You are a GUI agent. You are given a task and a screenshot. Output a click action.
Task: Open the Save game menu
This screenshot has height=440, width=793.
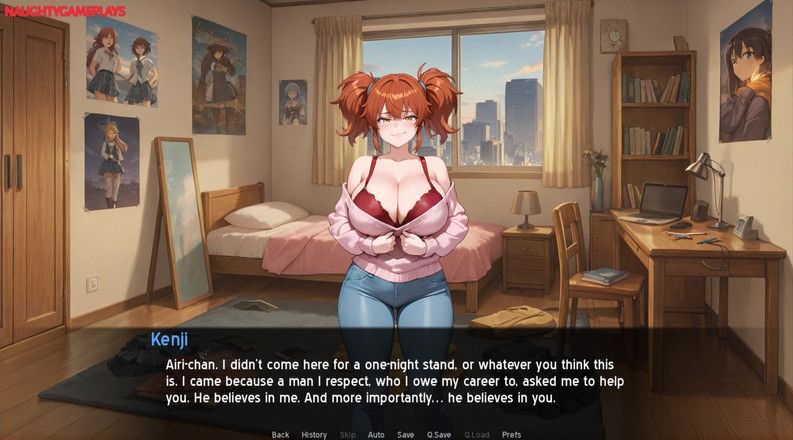[x=405, y=435]
